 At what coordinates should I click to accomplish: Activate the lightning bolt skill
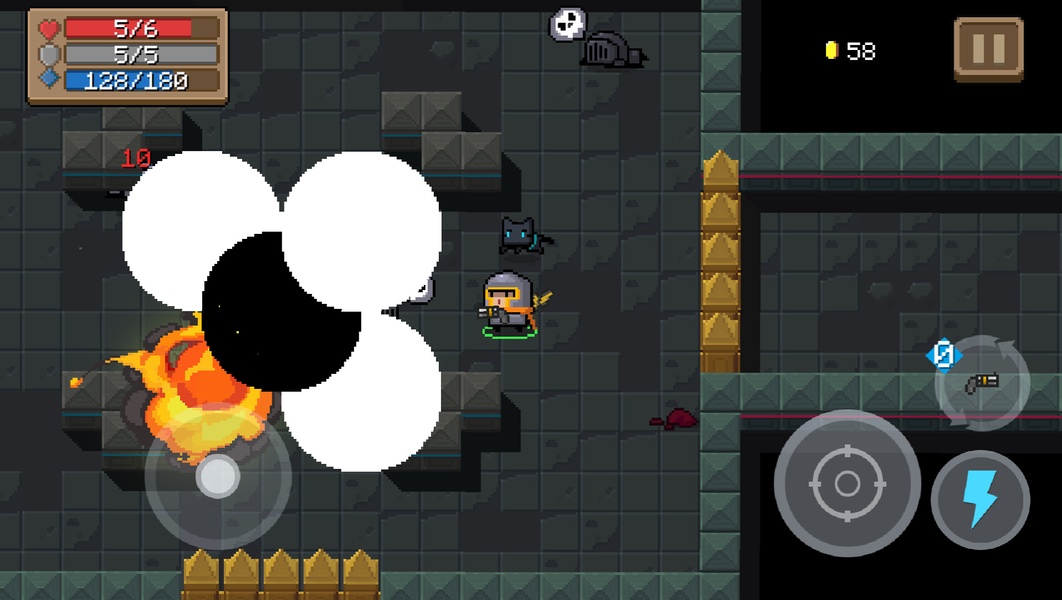point(980,499)
